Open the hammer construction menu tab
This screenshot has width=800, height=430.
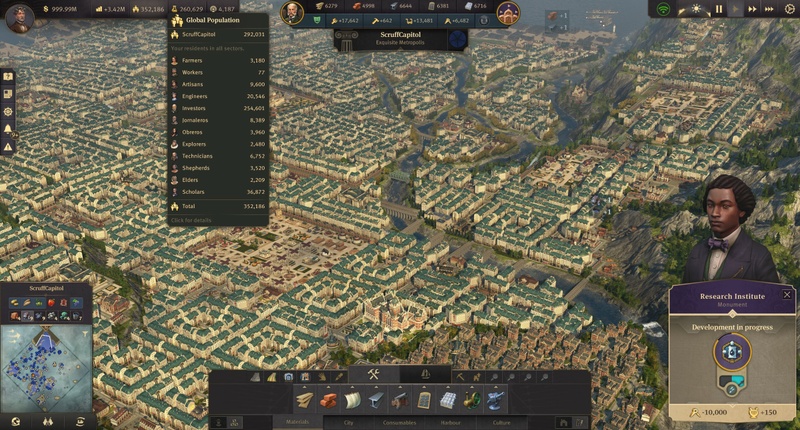click(373, 375)
